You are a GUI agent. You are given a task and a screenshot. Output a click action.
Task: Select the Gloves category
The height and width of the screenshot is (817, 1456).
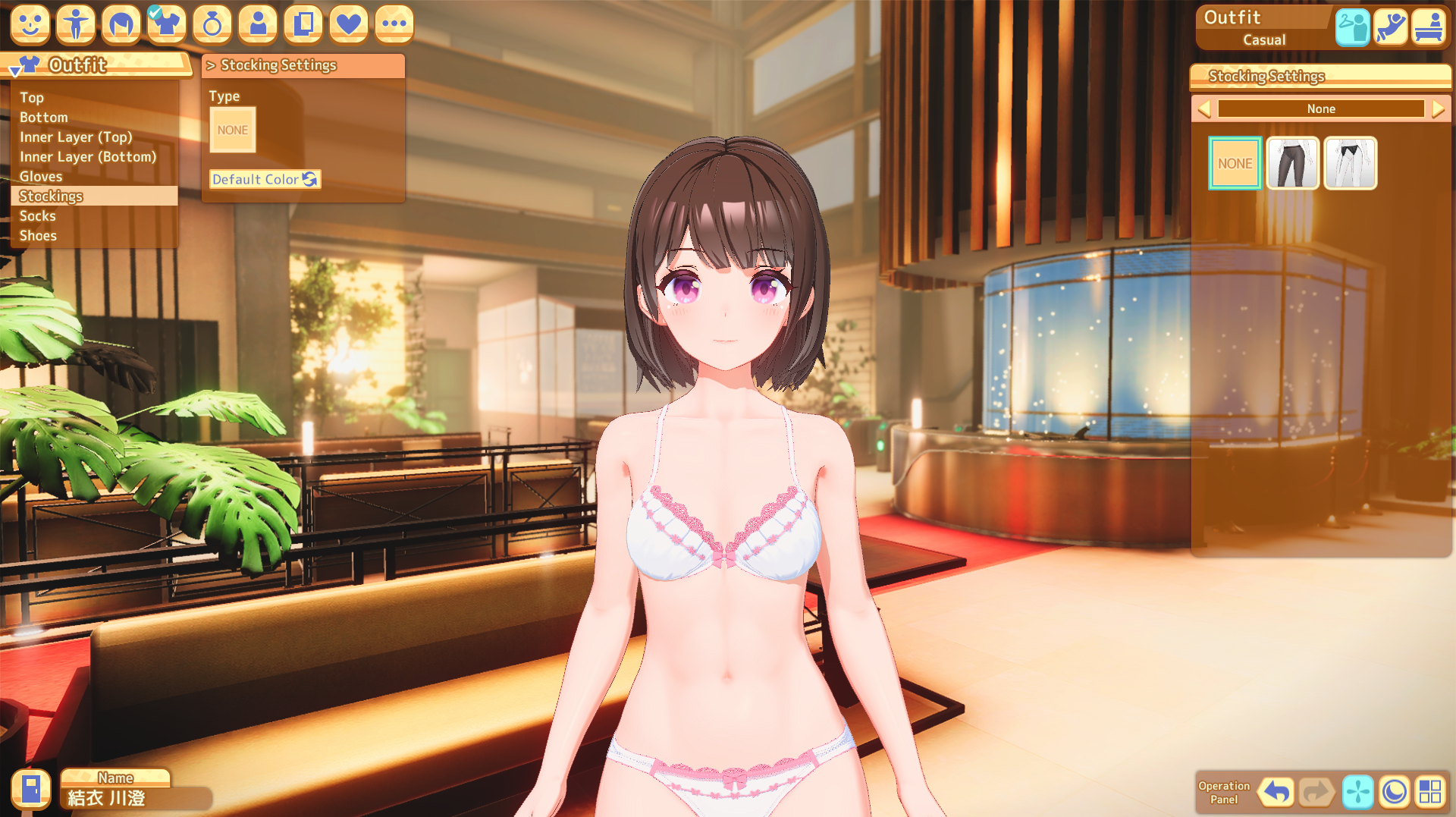tap(41, 177)
